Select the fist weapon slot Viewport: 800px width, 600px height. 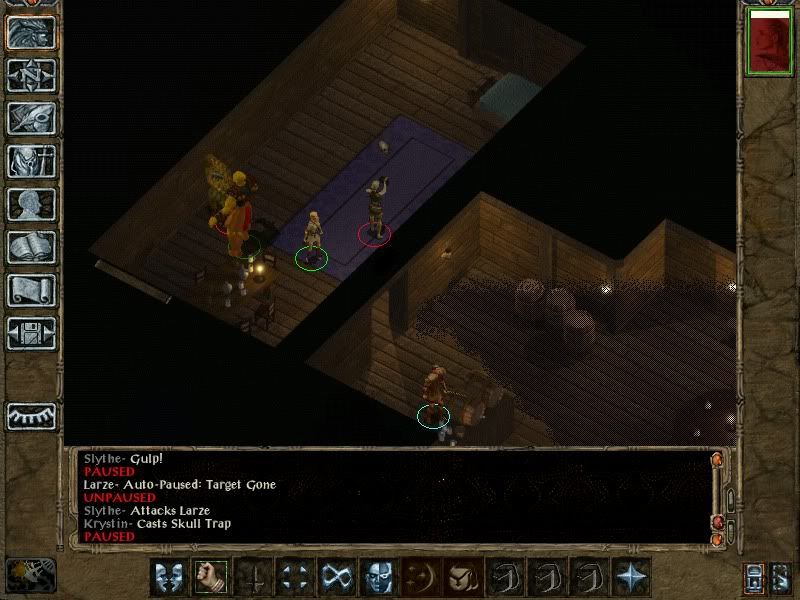click(211, 577)
